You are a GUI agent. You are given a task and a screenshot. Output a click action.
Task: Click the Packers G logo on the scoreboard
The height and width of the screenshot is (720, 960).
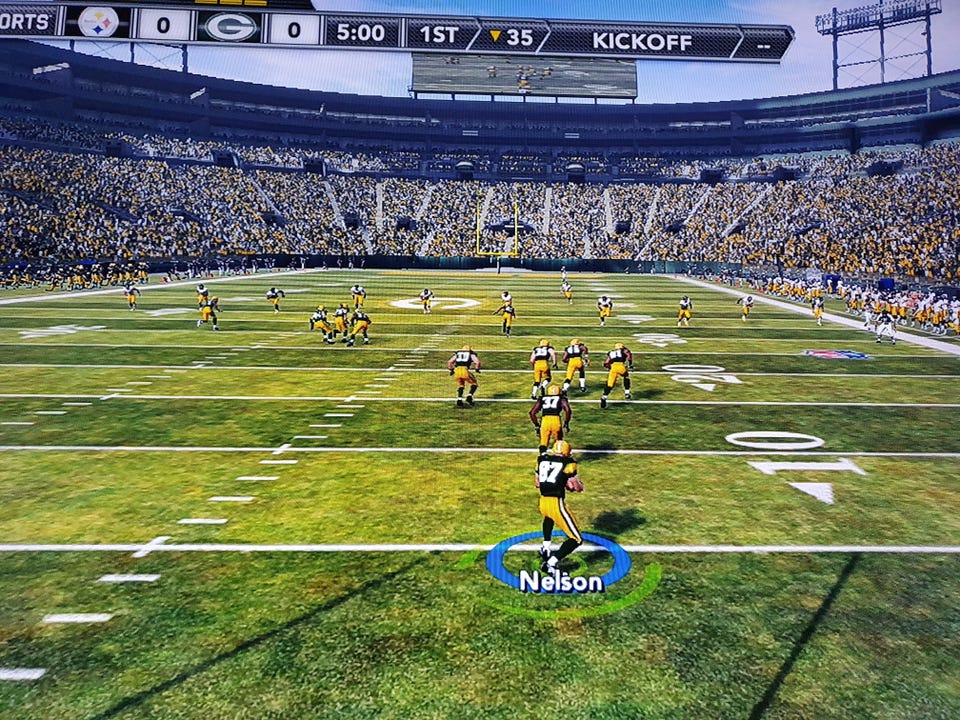coord(230,27)
